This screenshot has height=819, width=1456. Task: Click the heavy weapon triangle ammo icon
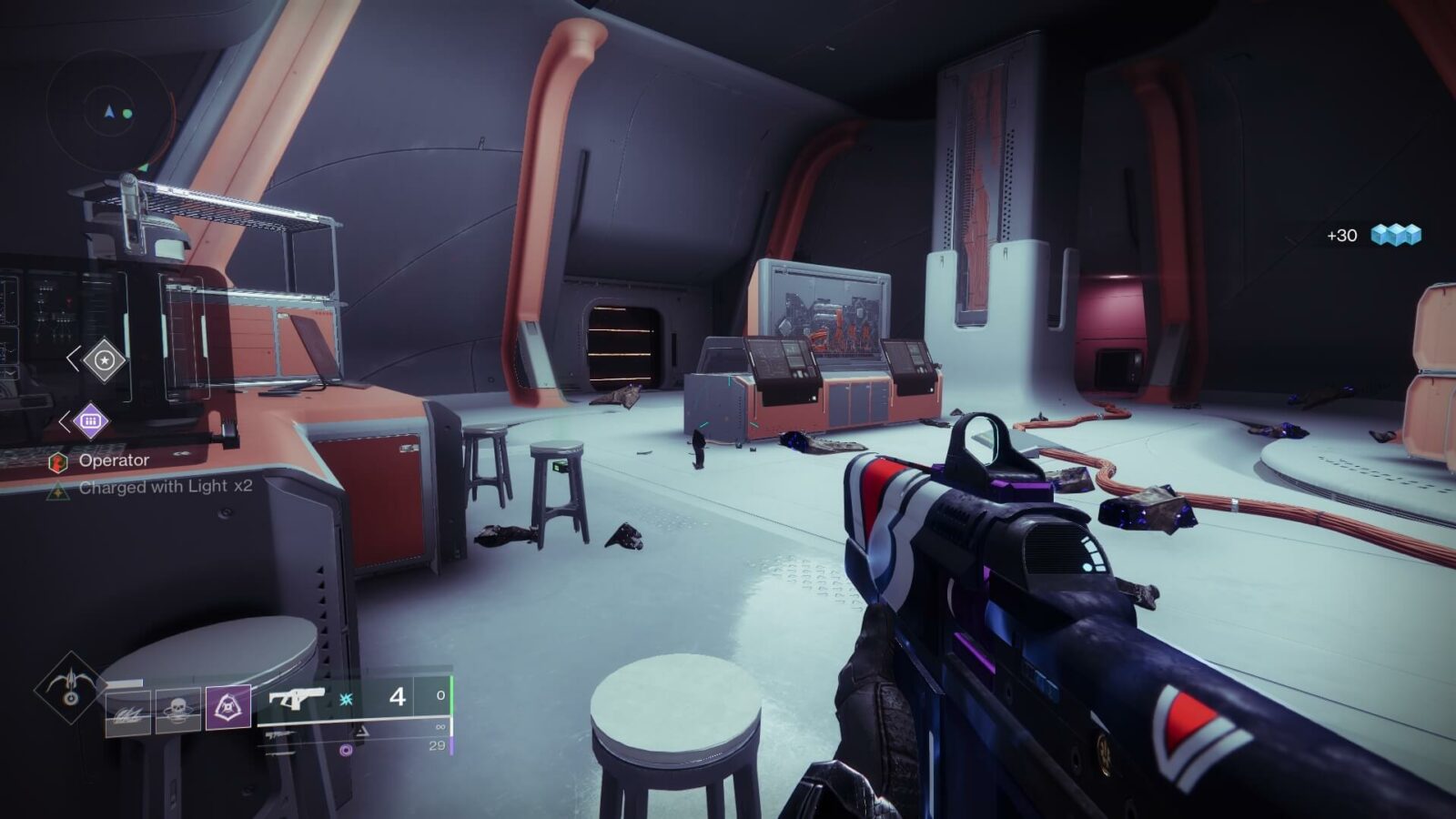click(x=359, y=732)
